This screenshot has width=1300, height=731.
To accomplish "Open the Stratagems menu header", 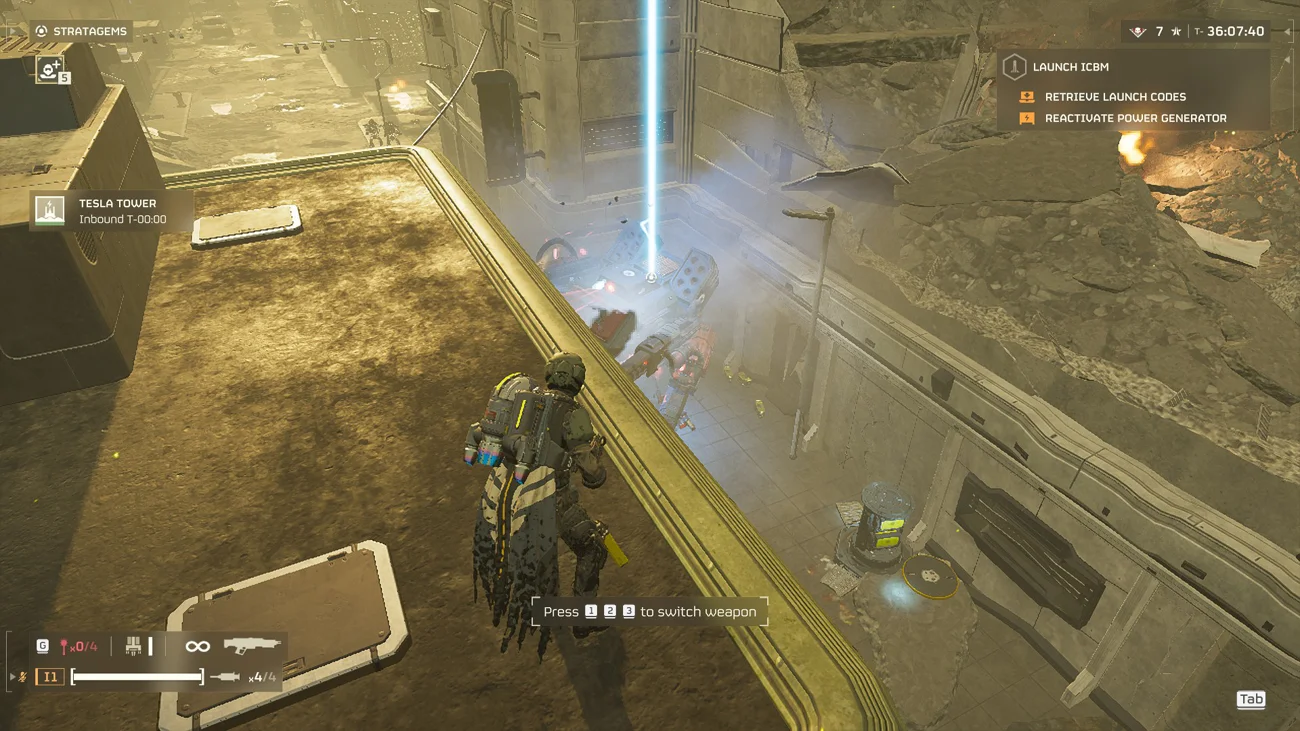I will [x=80, y=31].
